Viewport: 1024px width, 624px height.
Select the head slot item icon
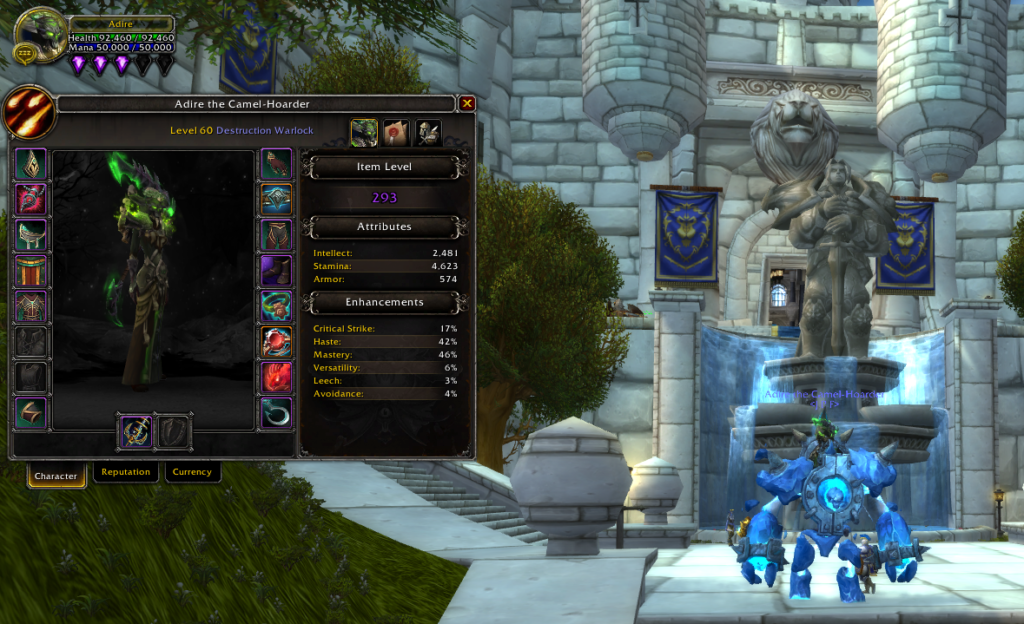click(x=31, y=165)
